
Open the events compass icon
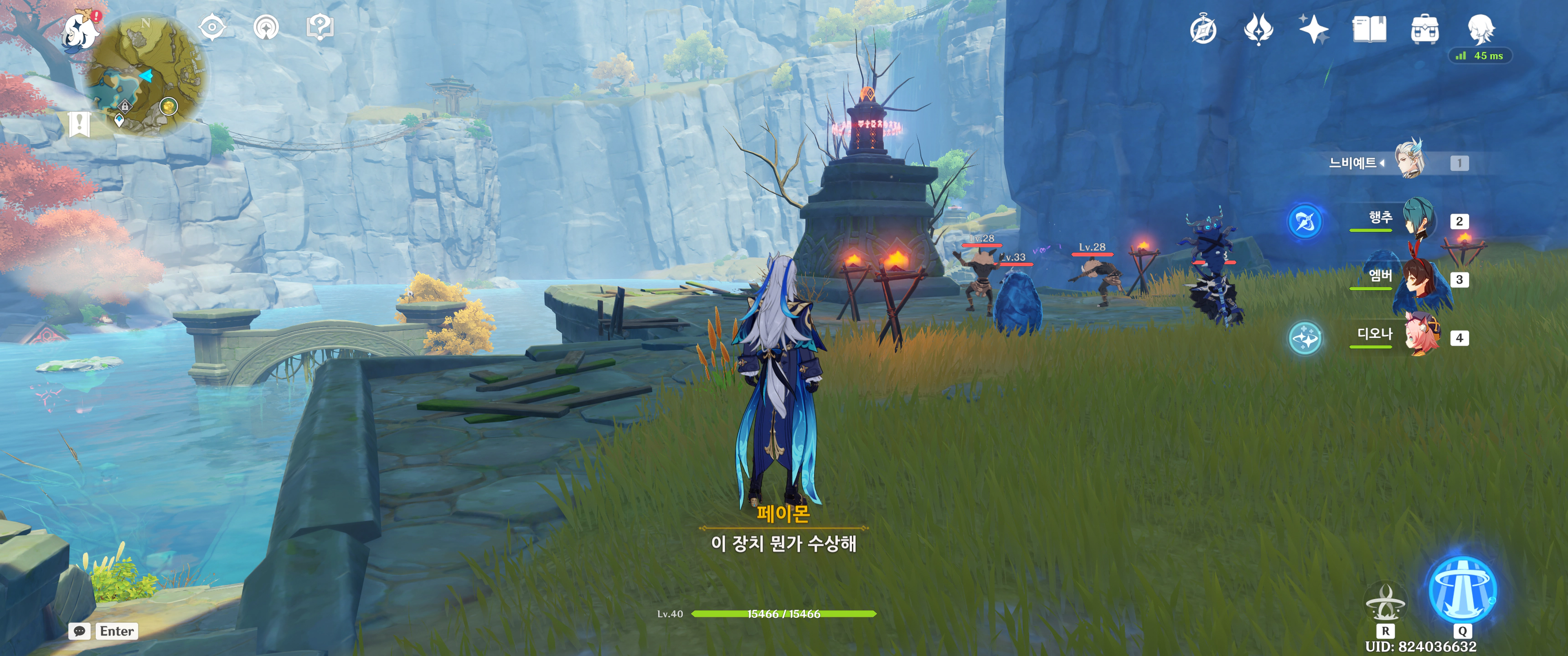pyautogui.click(x=1203, y=30)
